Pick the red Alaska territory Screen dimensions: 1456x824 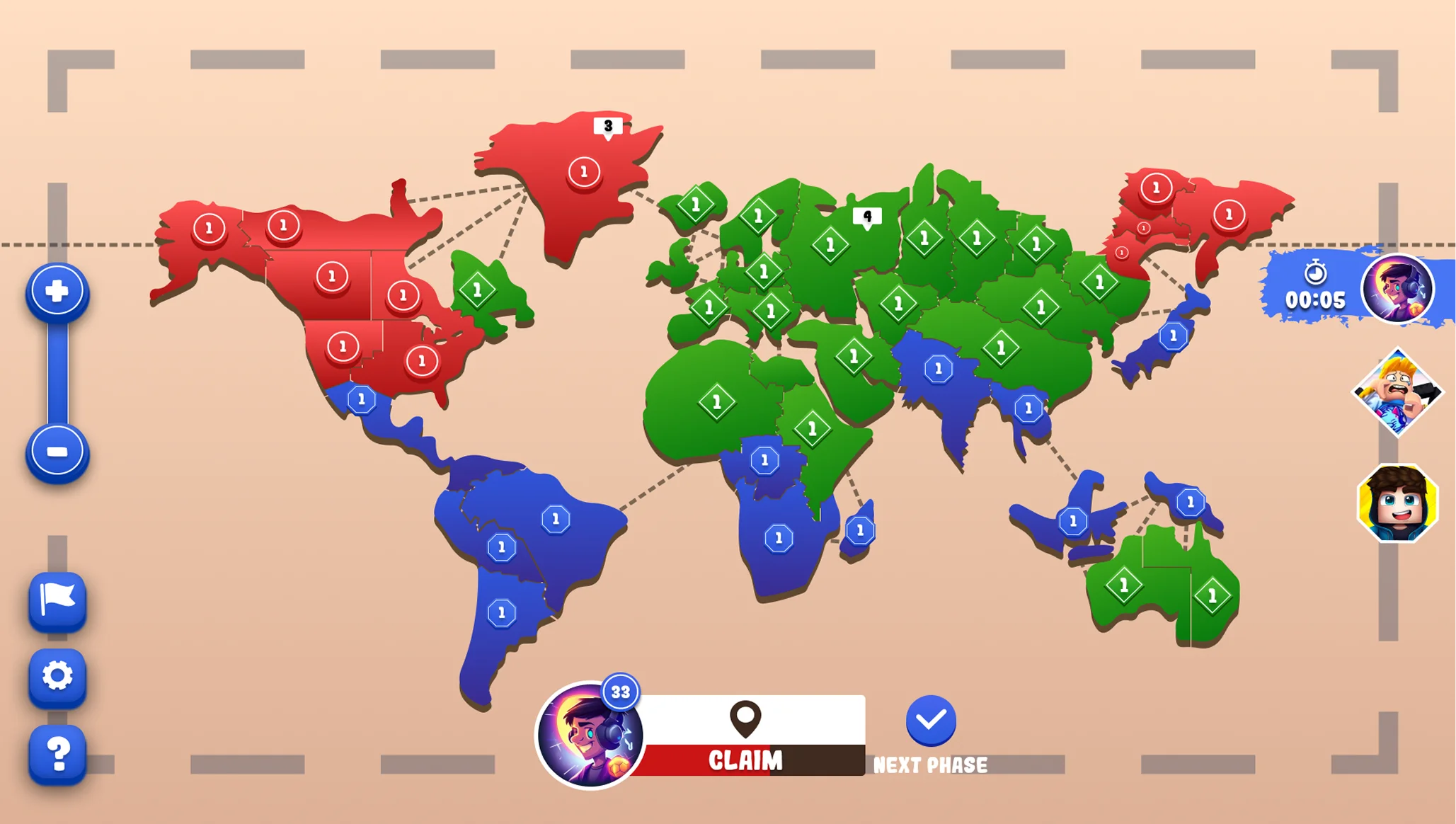[209, 229]
